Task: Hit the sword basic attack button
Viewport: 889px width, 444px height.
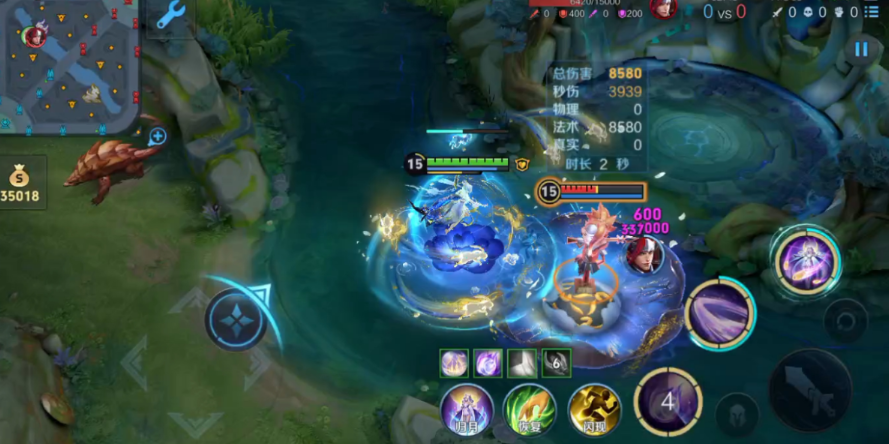Action: (810, 390)
